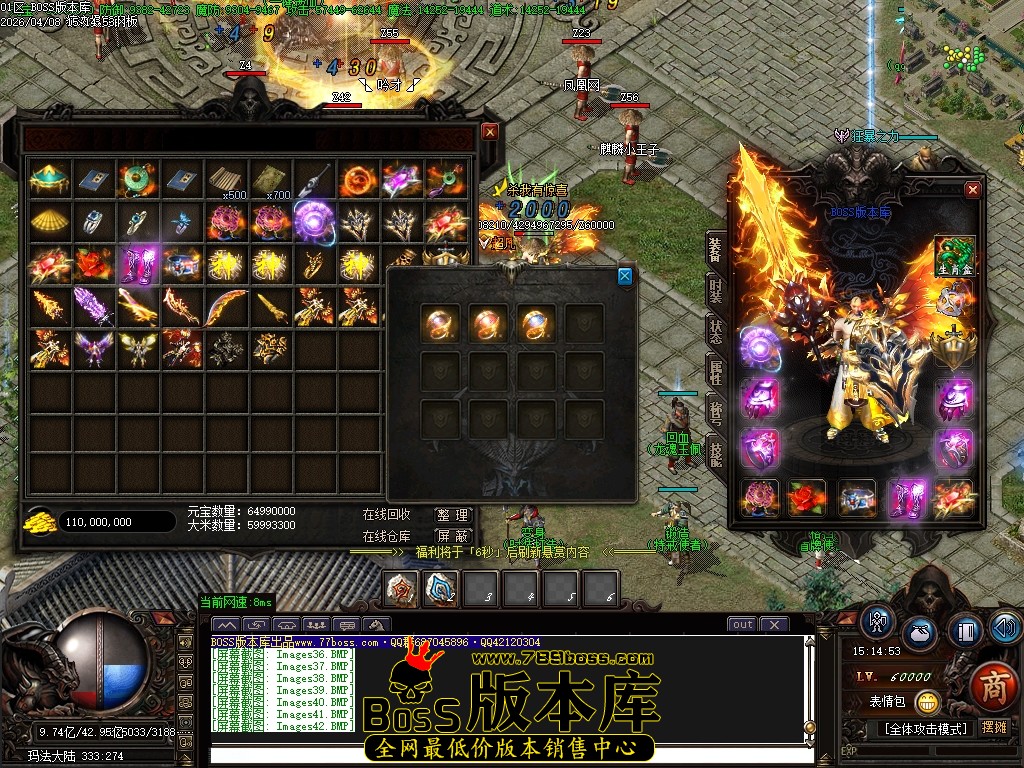Click the 摆摊 stall button
This screenshot has width=1024, height=768.
pyautogui.click(x=994, y=728)
